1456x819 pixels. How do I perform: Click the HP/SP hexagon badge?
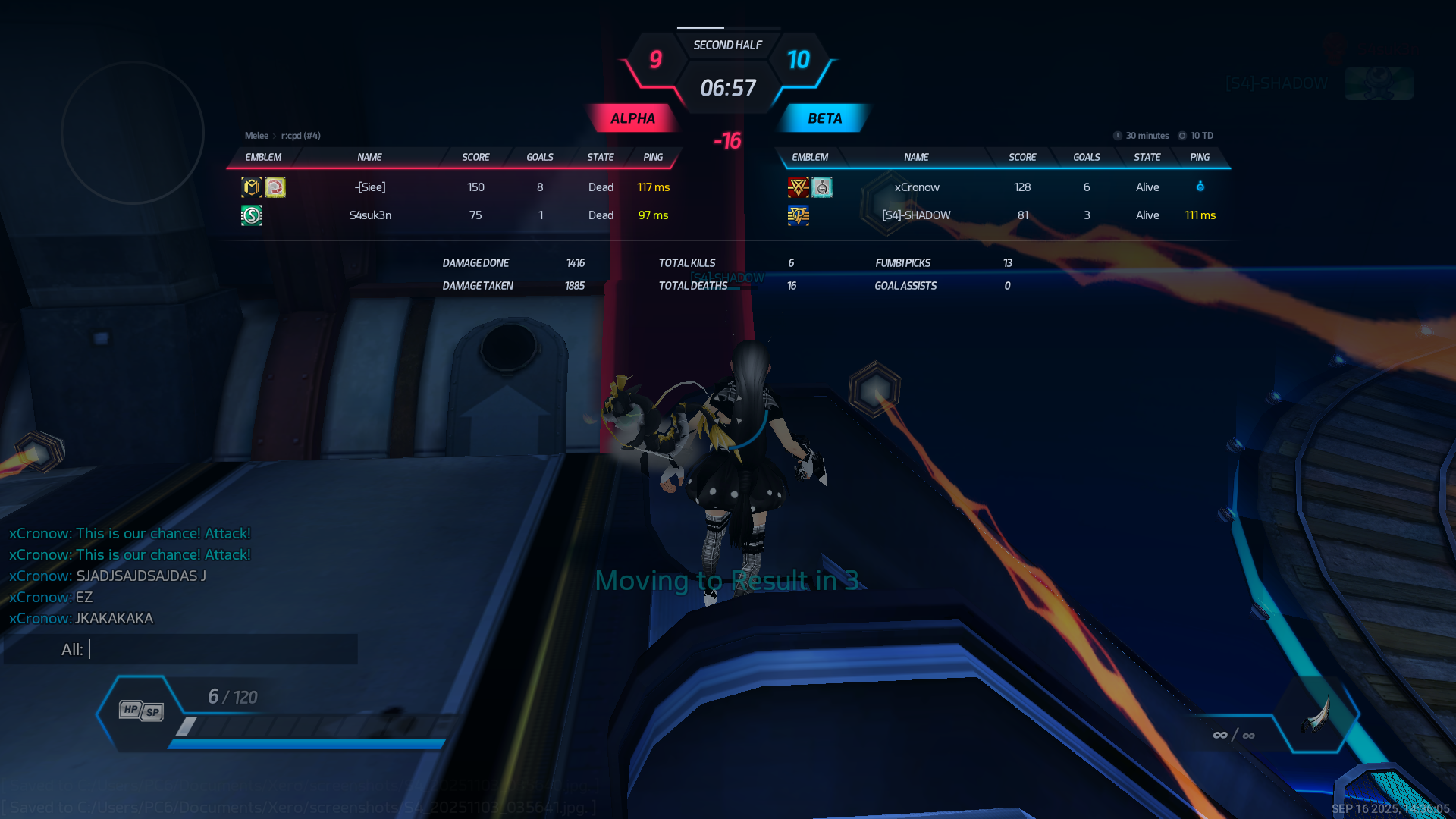click(x=141, y=711)
